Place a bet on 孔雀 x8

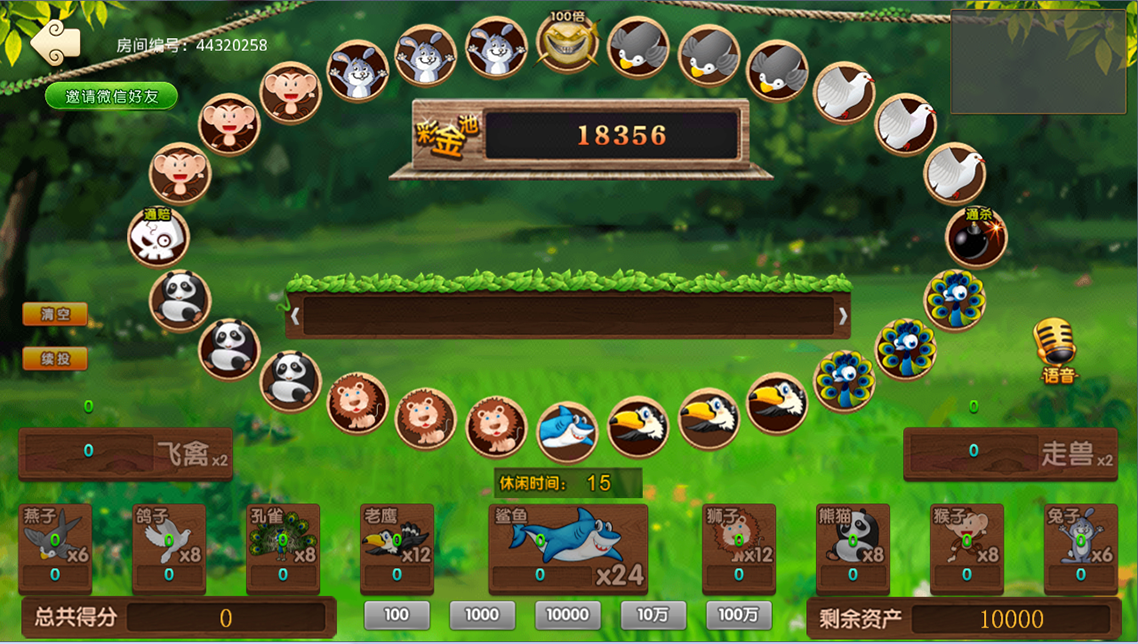[283, 548]
